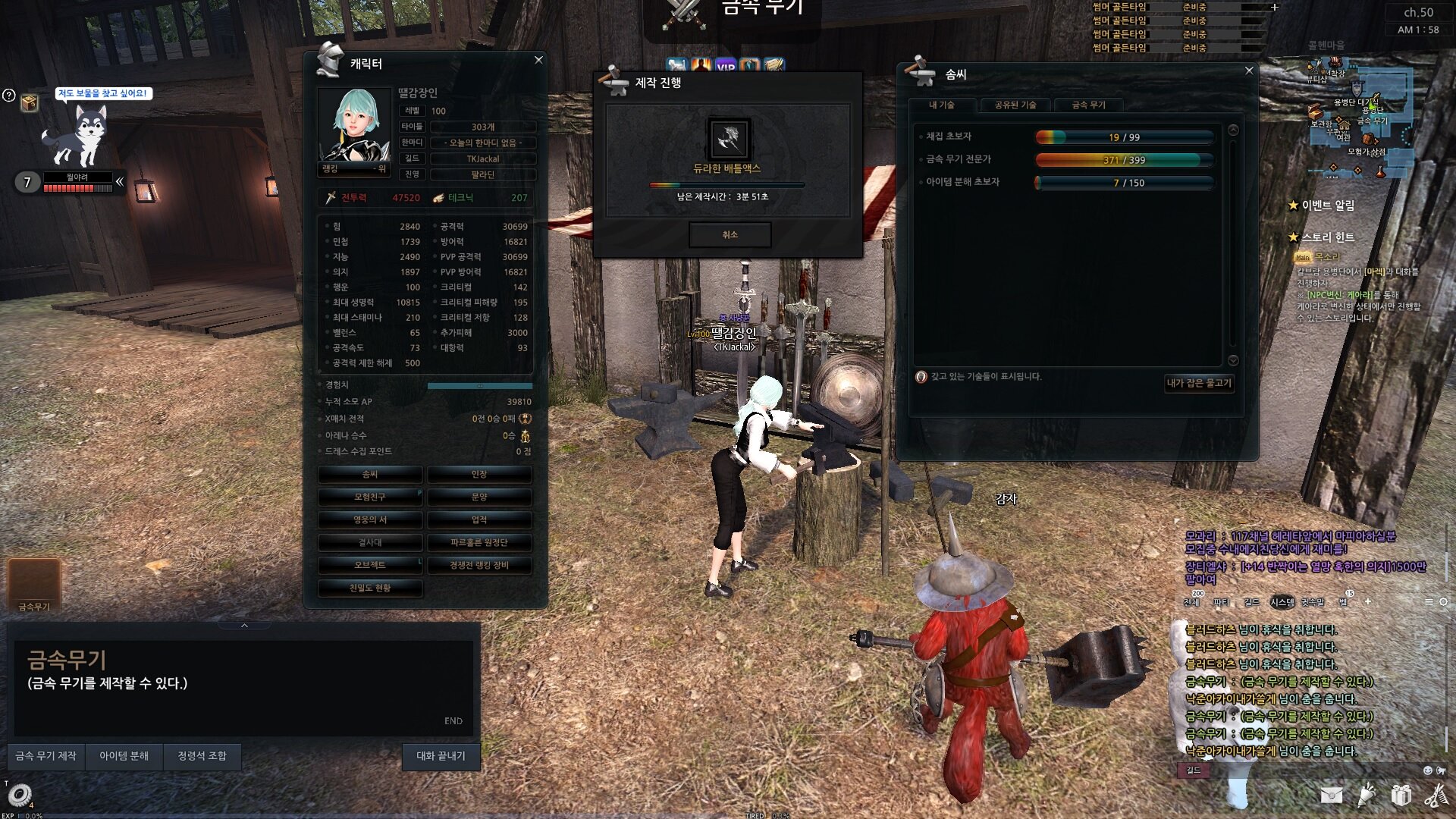Switch to the 내 기술 tab
The height and width of the screenshot is (819, 1456).
pyautogui.click(x=942, y=105)
